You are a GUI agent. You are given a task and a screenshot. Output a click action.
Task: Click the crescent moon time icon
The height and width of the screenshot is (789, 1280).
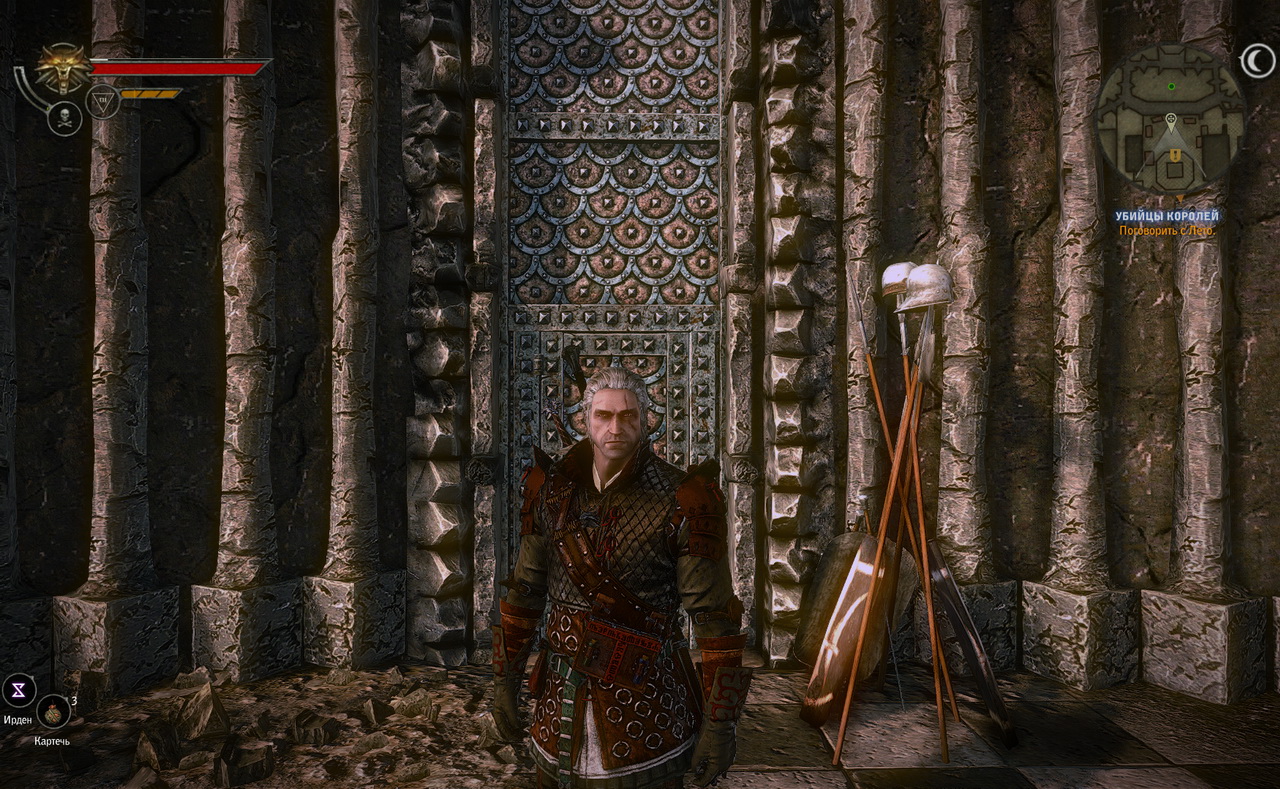[1257, 62]
